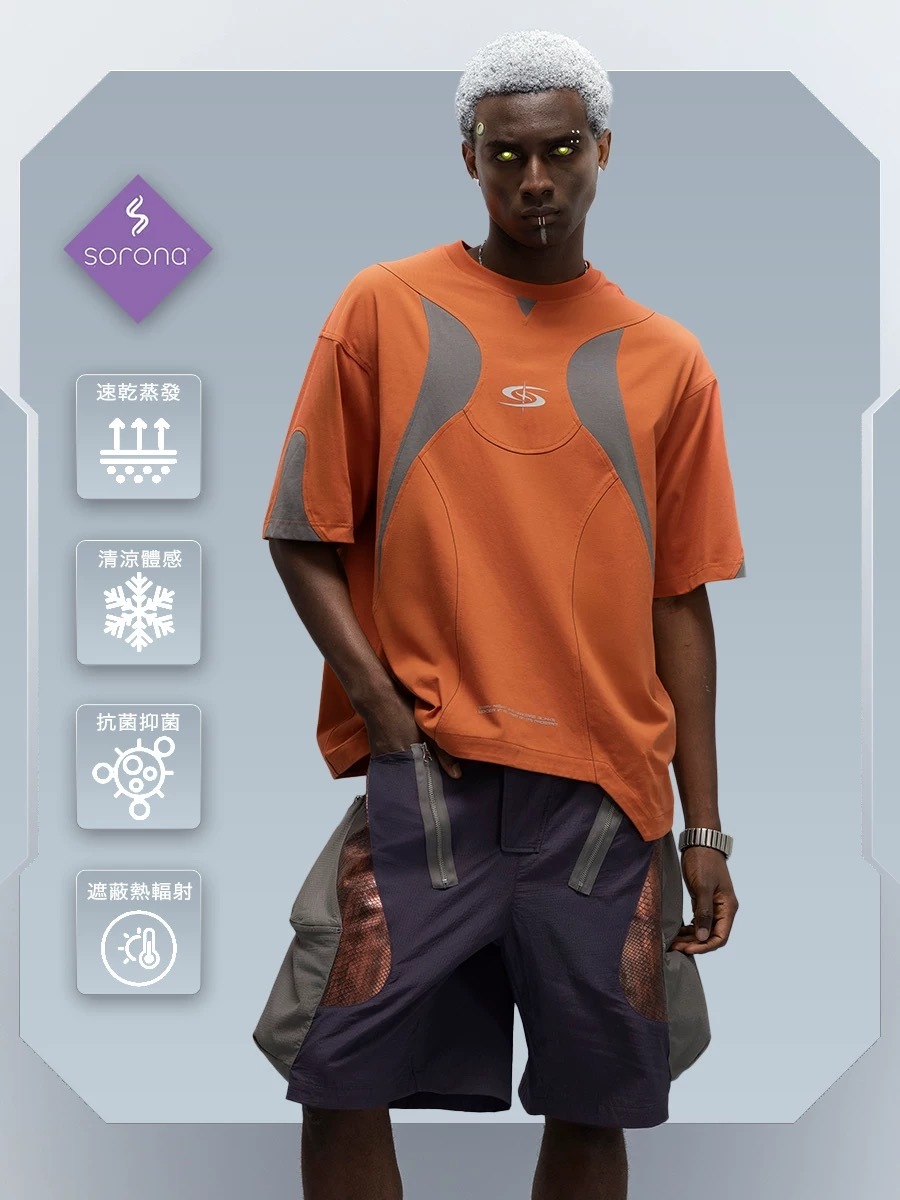Select the 速乾蒸發 quick-dry feature tile
The image size is (900, 1200).
[x=138, y=437]
